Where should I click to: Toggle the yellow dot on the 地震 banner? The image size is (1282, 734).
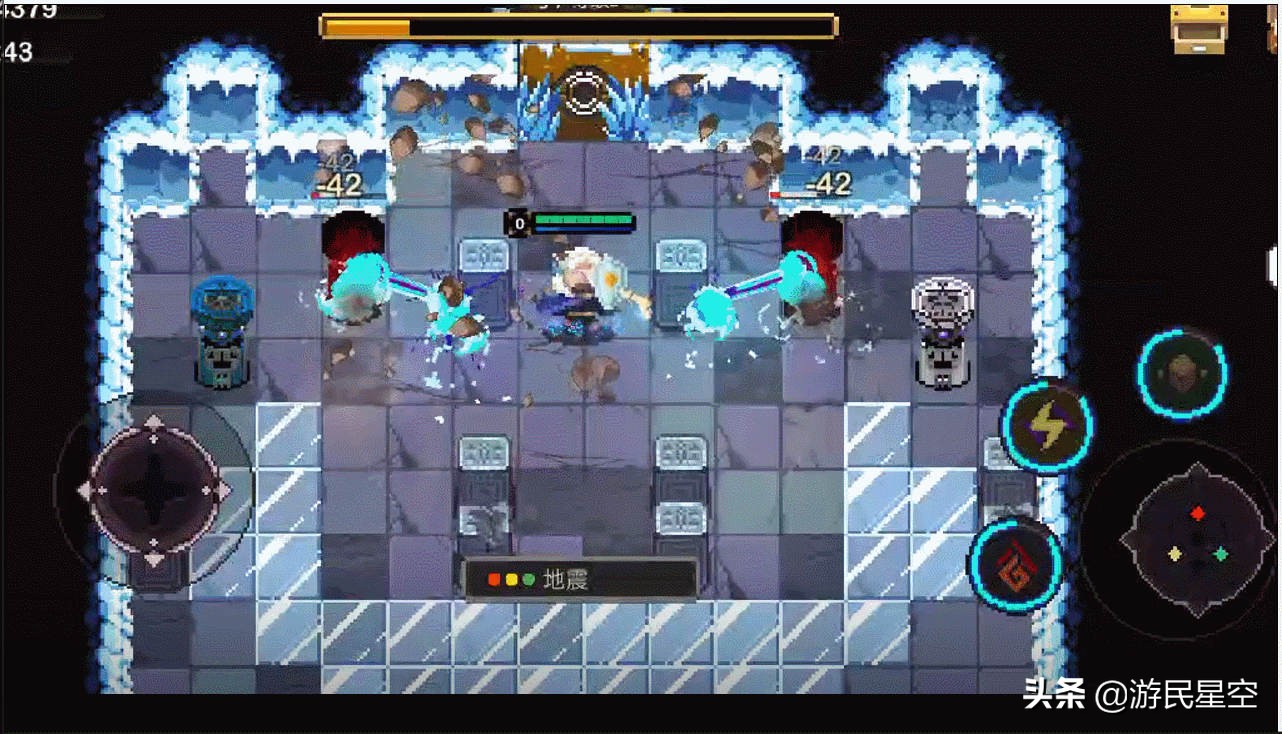click(x=511, y=579)
